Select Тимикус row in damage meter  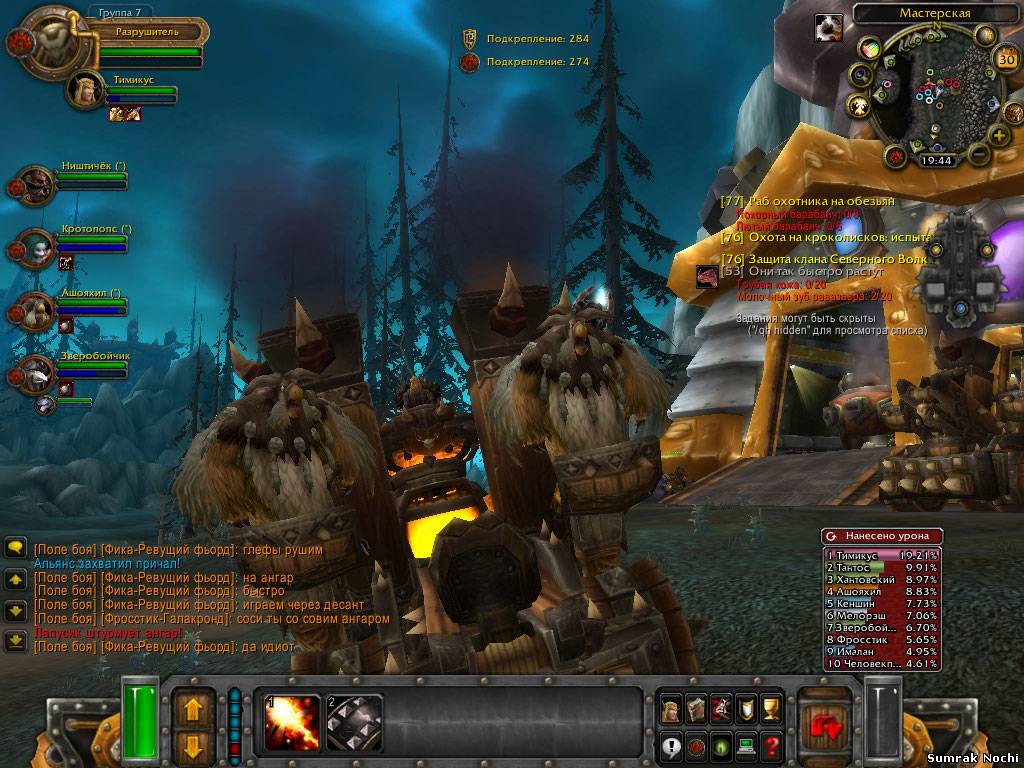(882, 555)
